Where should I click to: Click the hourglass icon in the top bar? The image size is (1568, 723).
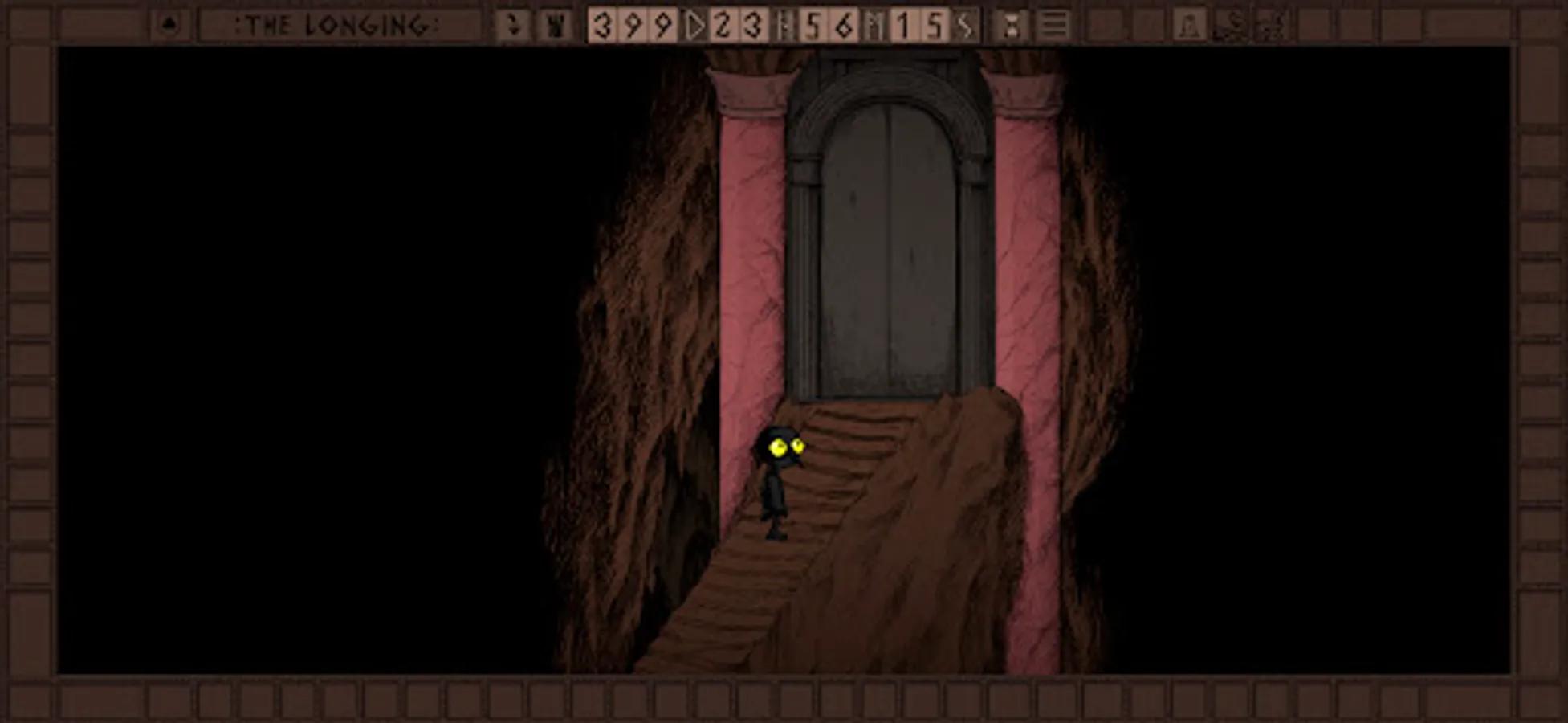coord(1013,27)
